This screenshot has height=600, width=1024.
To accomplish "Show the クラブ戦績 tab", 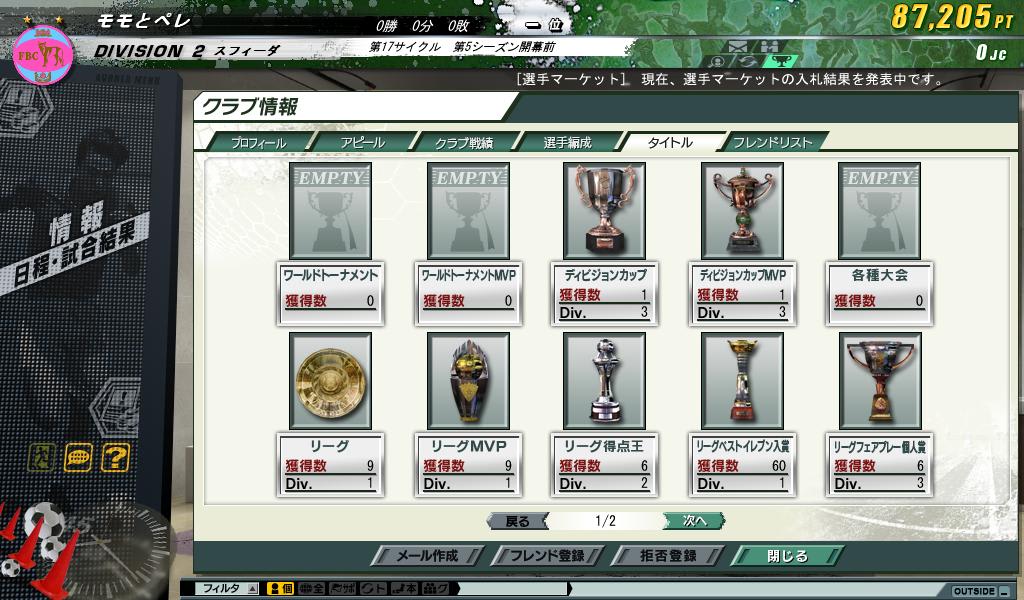I will click(x=463, y=142).
